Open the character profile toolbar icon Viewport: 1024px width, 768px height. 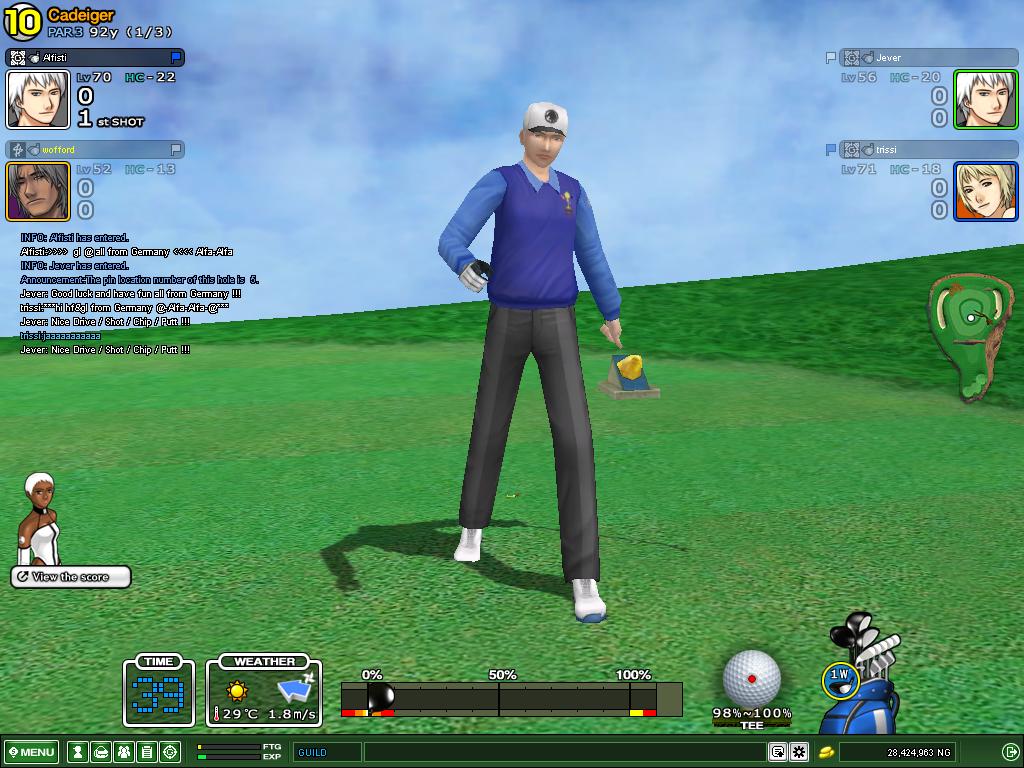(77, 752)
